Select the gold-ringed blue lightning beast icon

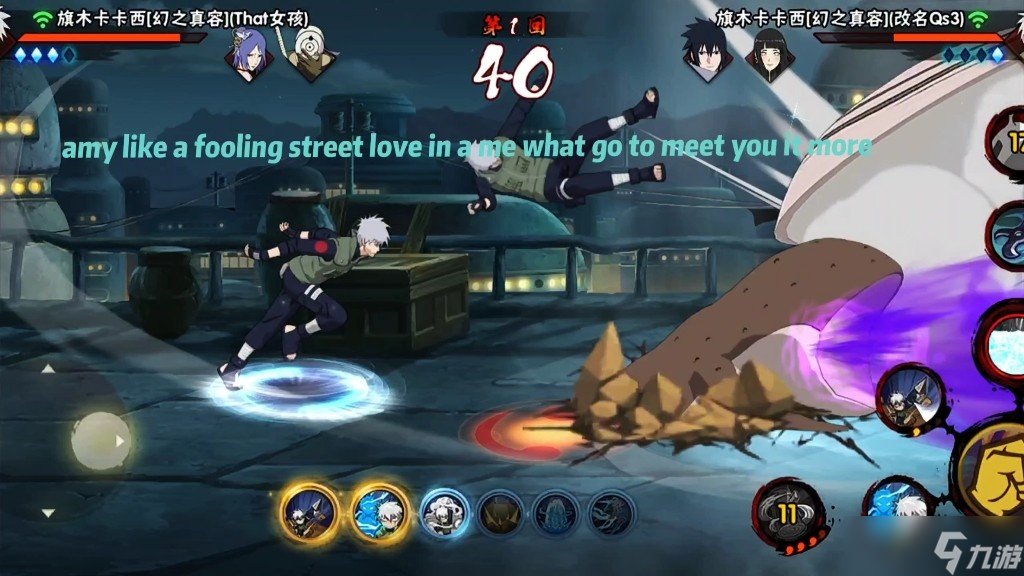[380, 513]
